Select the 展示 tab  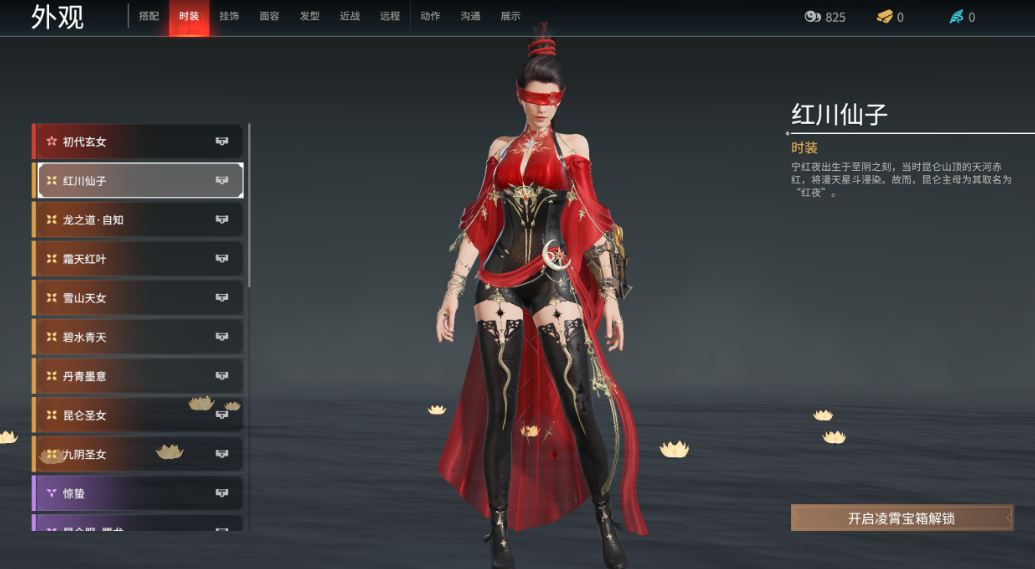pyautogui.click(x=510, y=17)
